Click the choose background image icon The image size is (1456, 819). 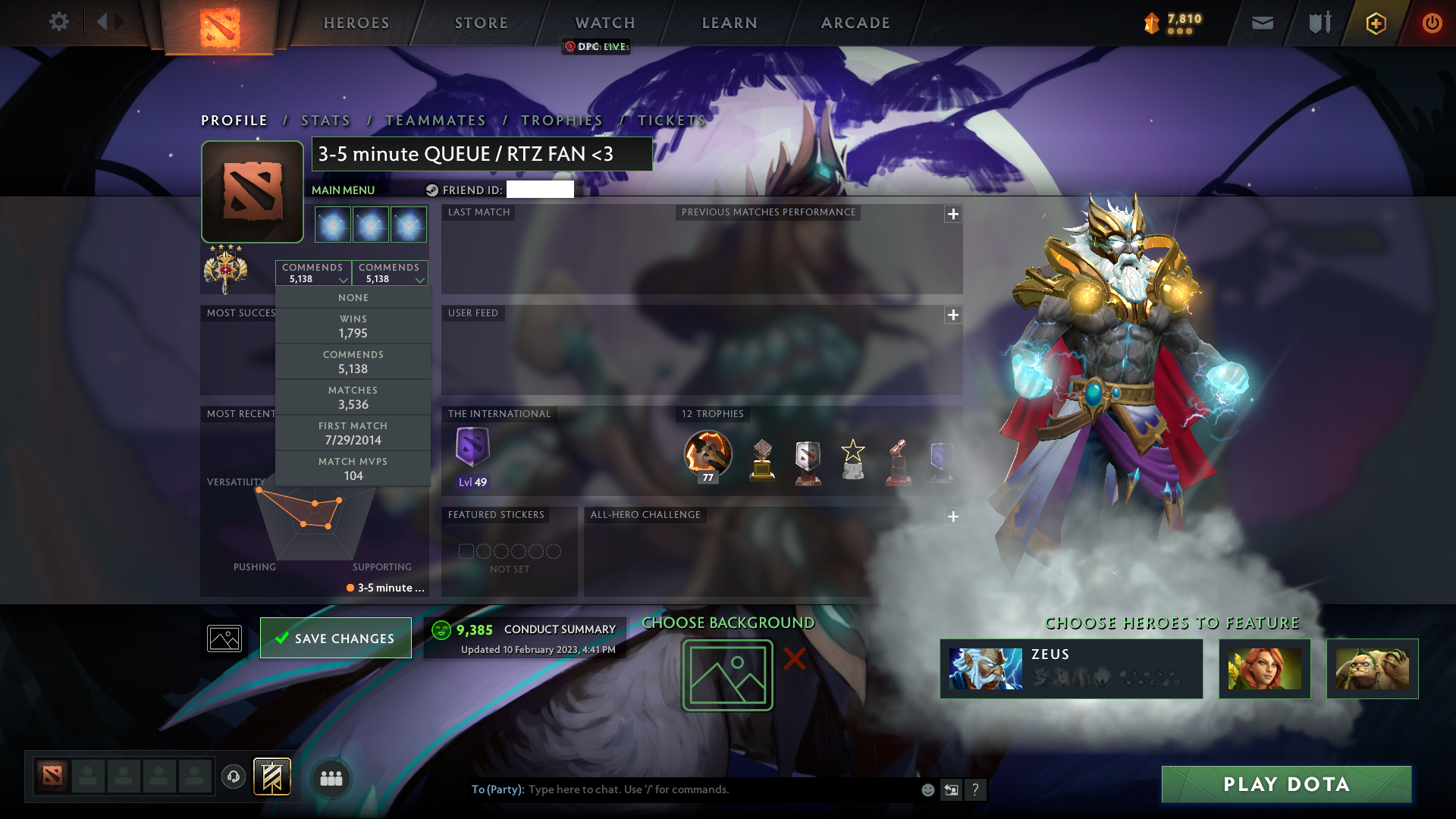tap(726, 674)
